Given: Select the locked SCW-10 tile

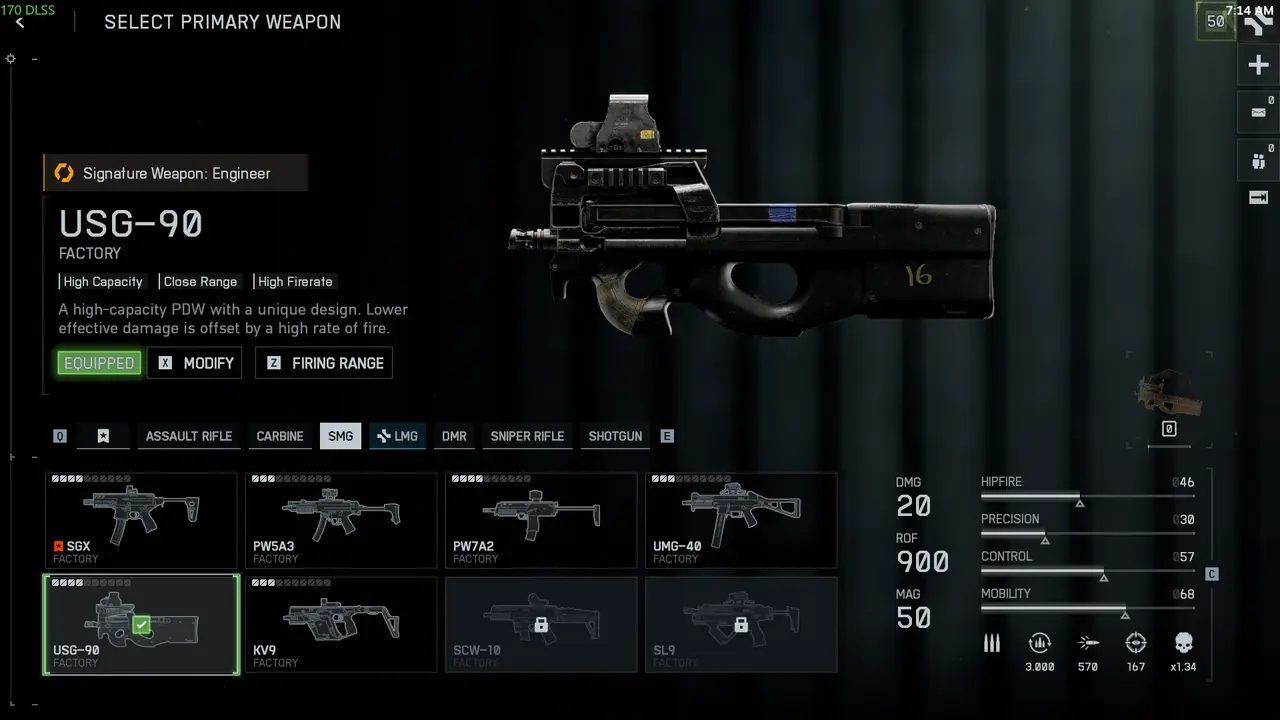Looking at the screenshot, I should pyautogui.click(x=541, y=624).
